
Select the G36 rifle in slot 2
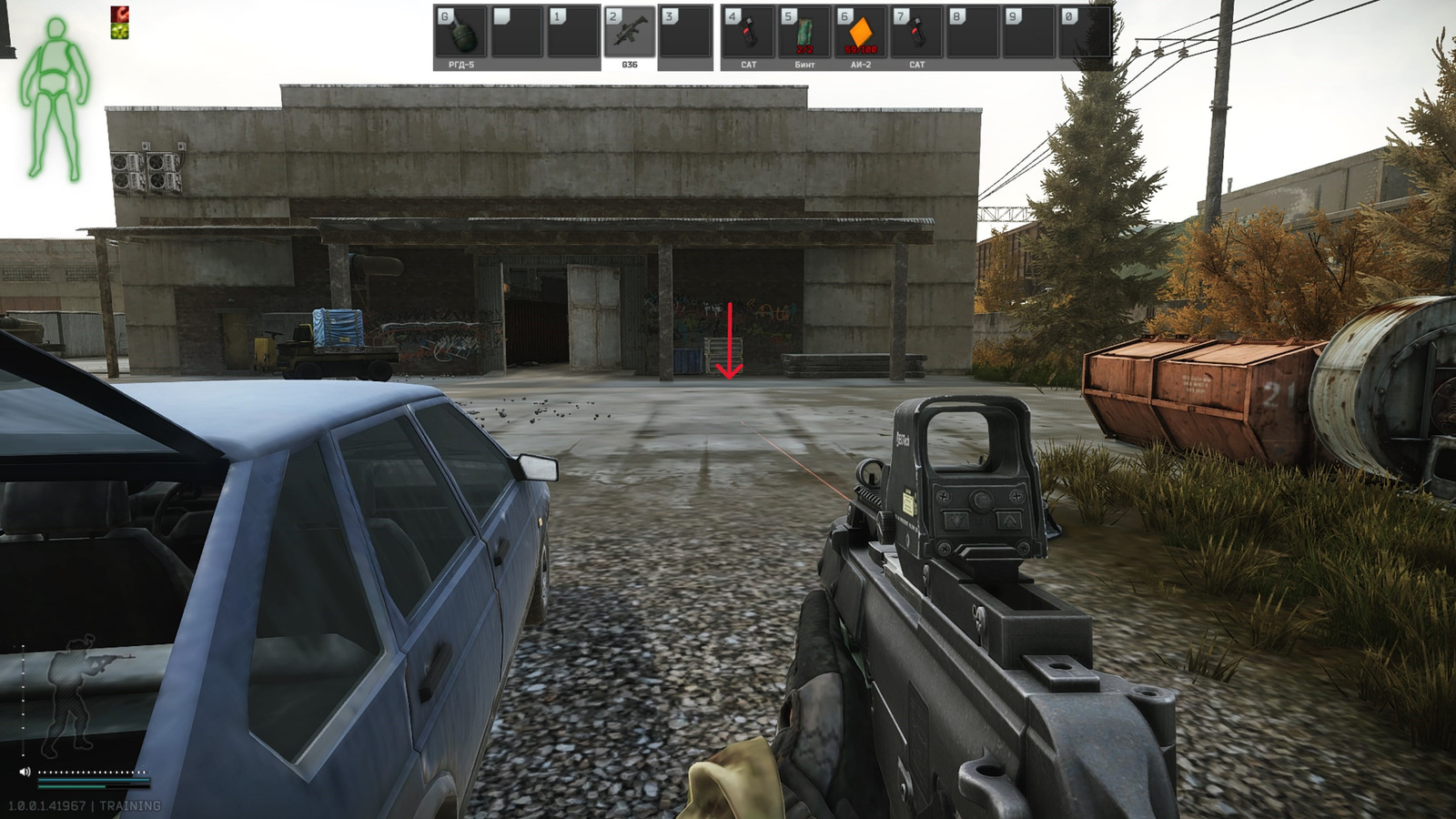632,32
